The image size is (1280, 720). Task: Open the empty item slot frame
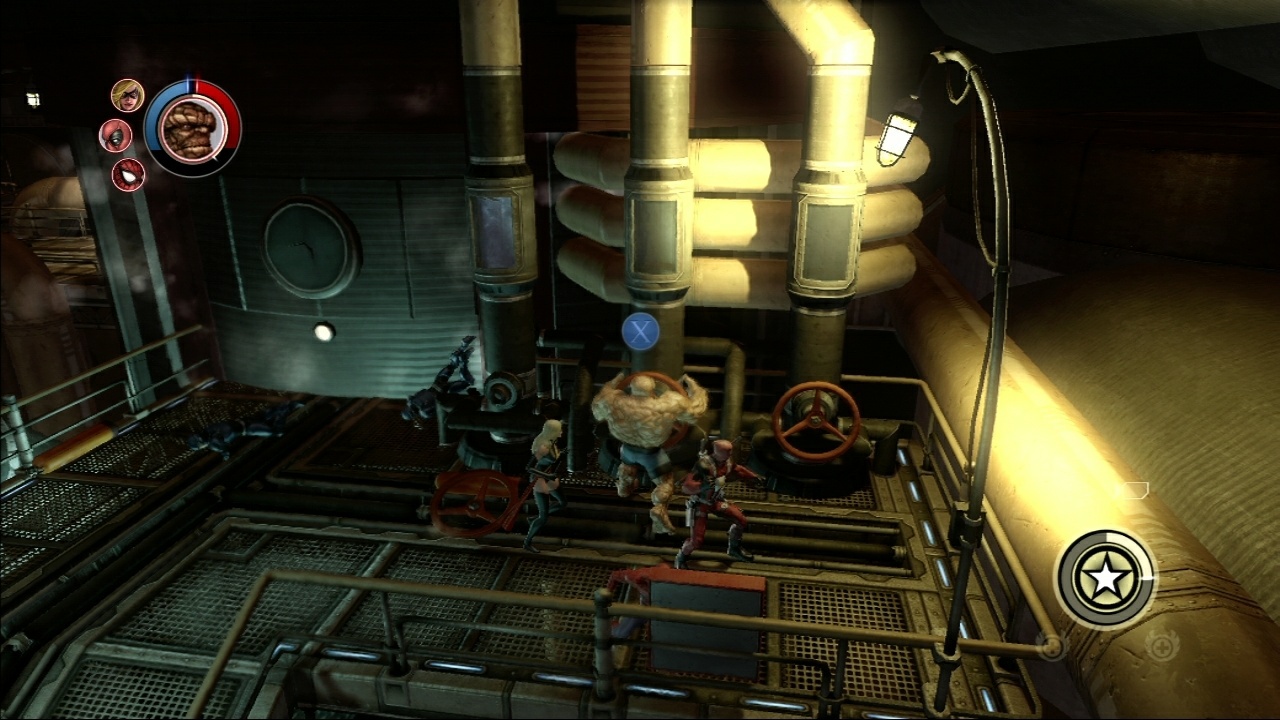coord(1134,490)
